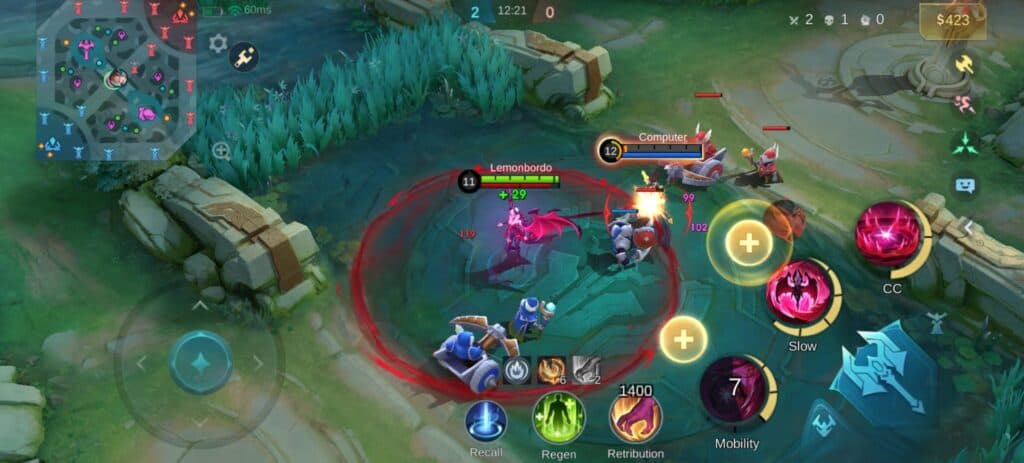Screen dimensions: 1024x463
Task: Select the yellow axe attack command icon
Action: tap(964, 63)
